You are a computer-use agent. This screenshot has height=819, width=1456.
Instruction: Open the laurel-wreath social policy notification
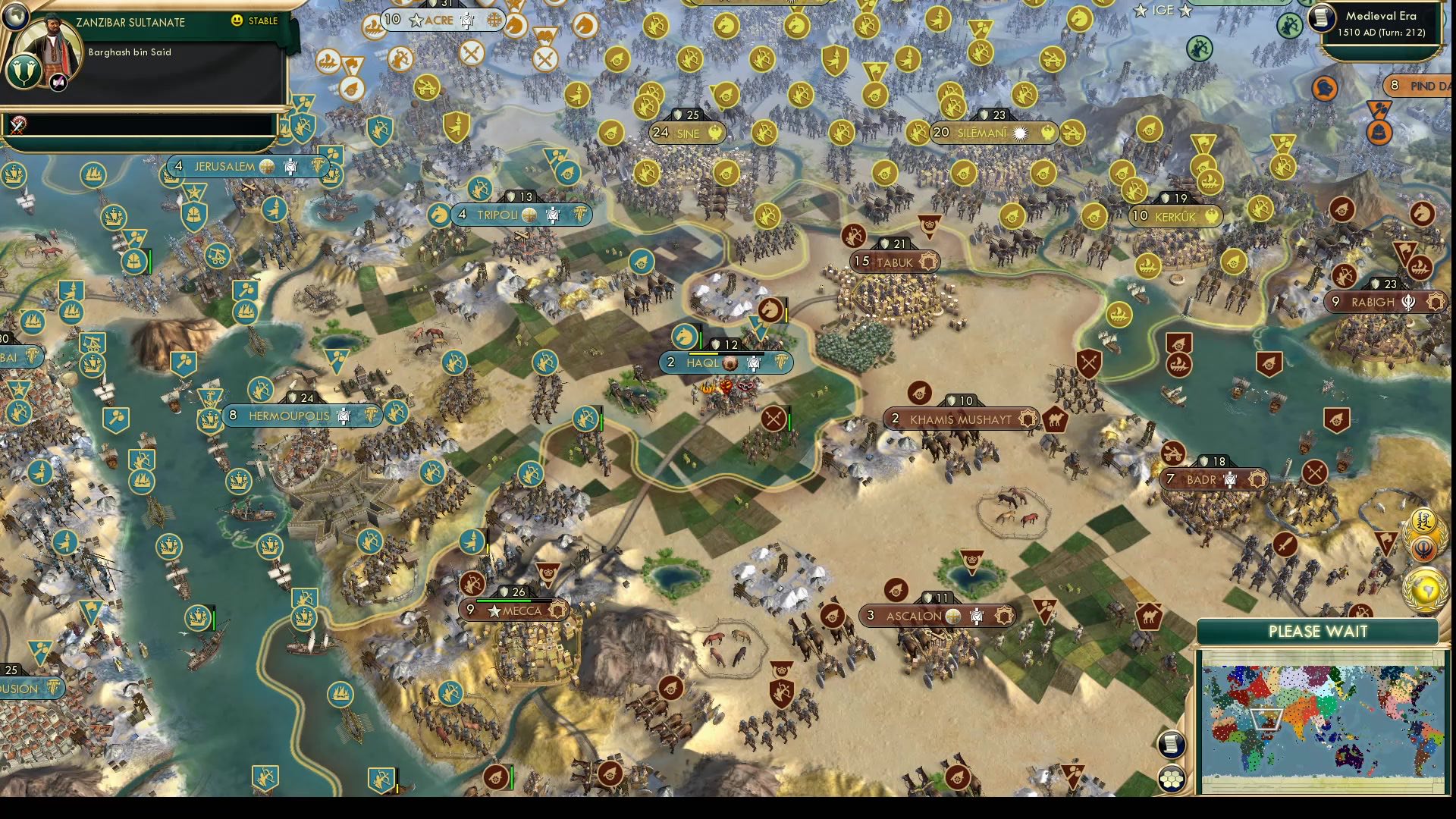pos(1423,519)
